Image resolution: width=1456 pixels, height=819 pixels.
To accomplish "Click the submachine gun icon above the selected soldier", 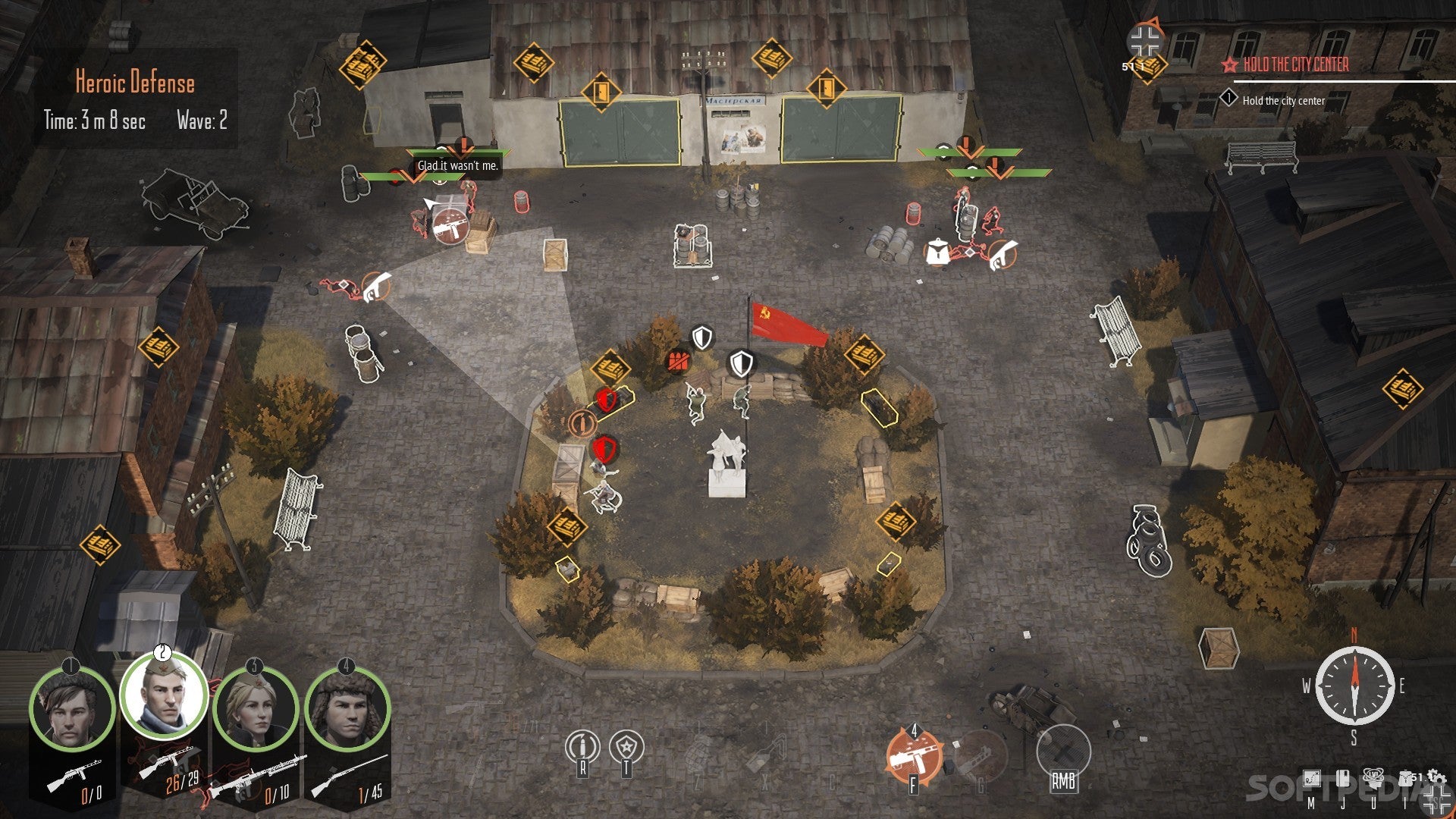I will coord(449,225).
